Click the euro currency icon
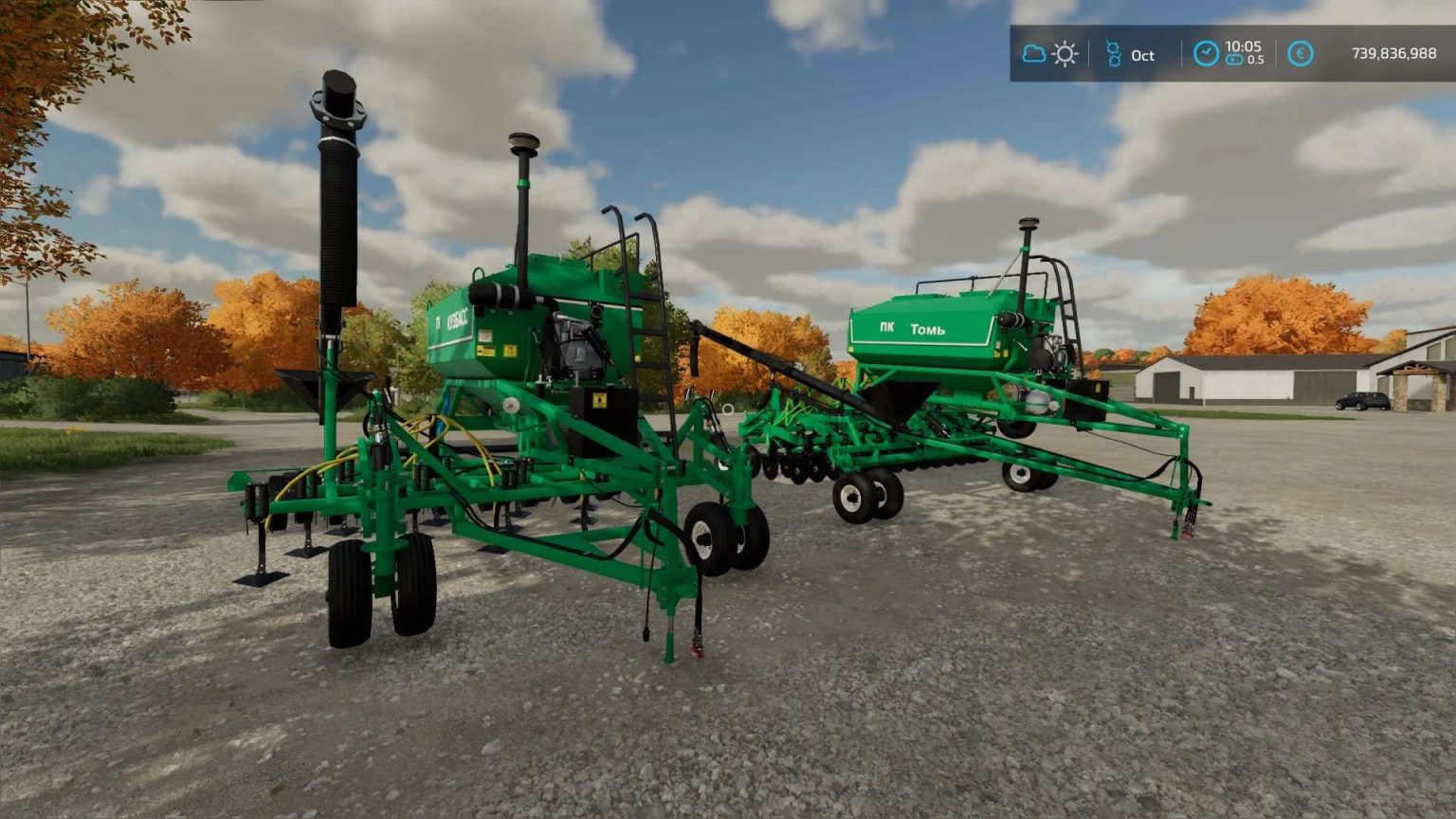This screenshot has height=819, width=1456. tap(1301, 53)
